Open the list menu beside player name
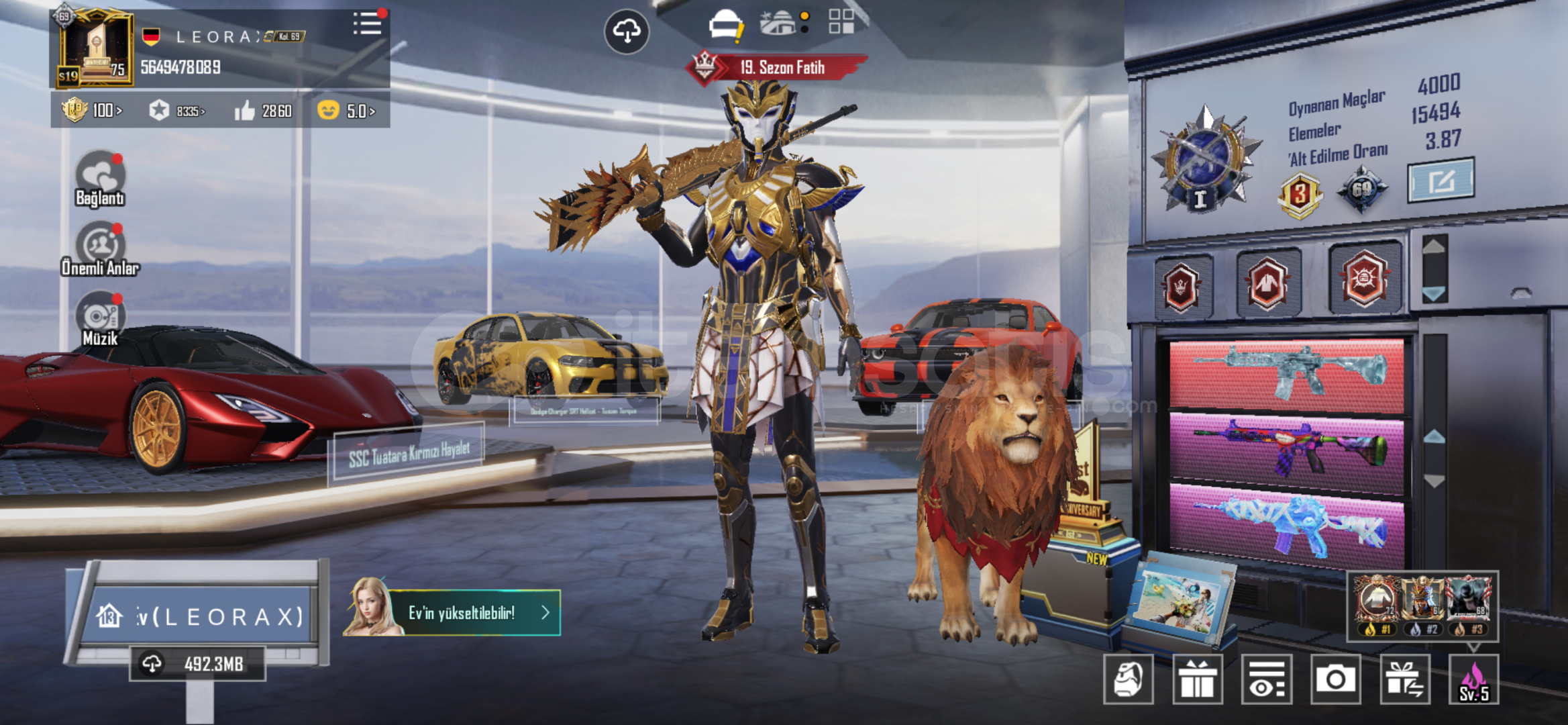This screenshot has height=725, width=1568. click(x=367, y=24)
